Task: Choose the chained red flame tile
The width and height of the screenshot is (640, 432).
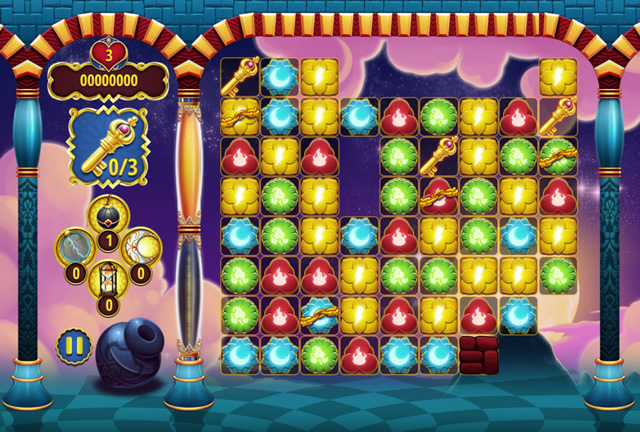Action: (x=439, y=194)
